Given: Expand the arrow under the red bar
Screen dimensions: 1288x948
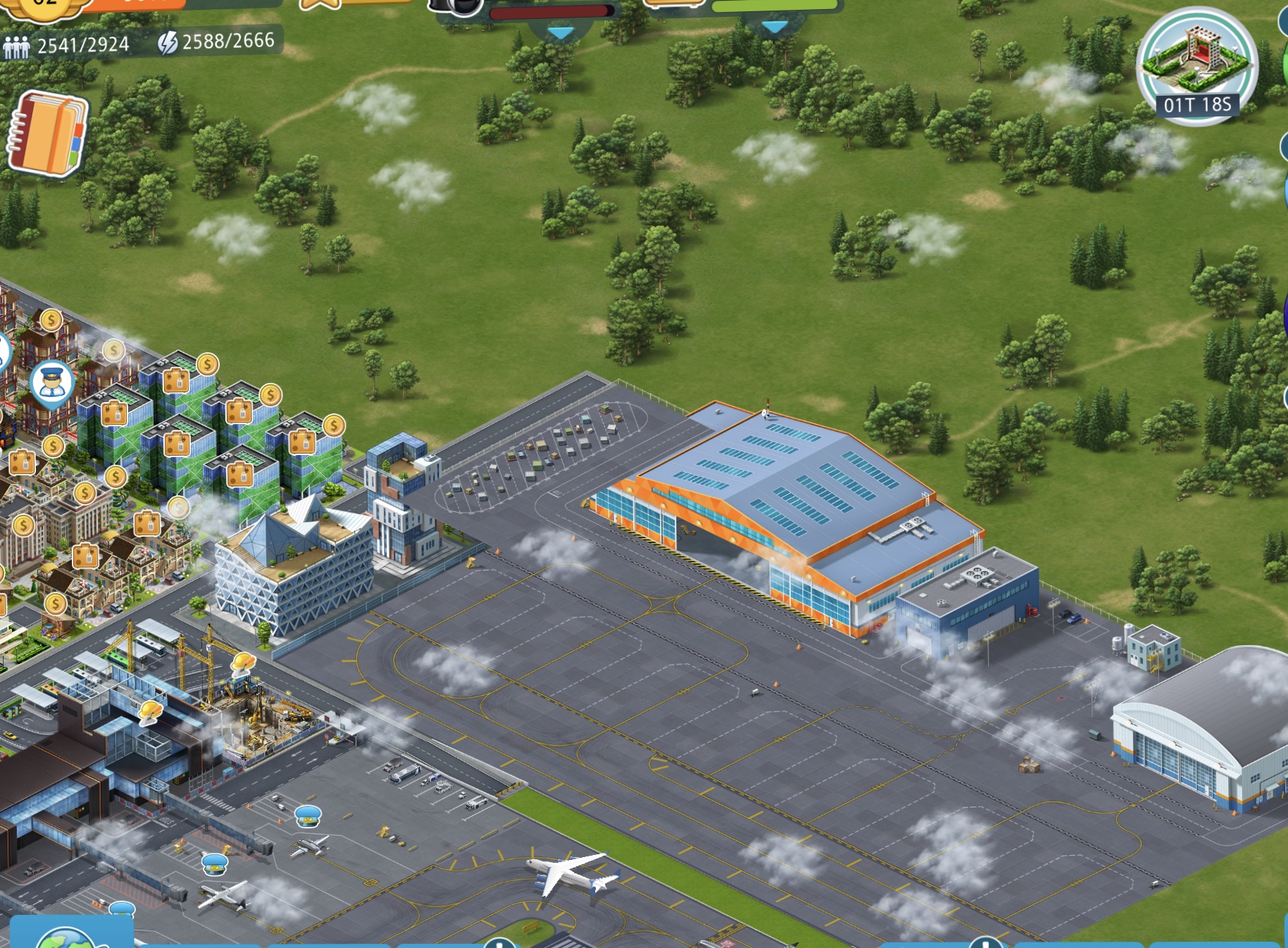Looking at the screenshot, I should [x=561, y=32].
